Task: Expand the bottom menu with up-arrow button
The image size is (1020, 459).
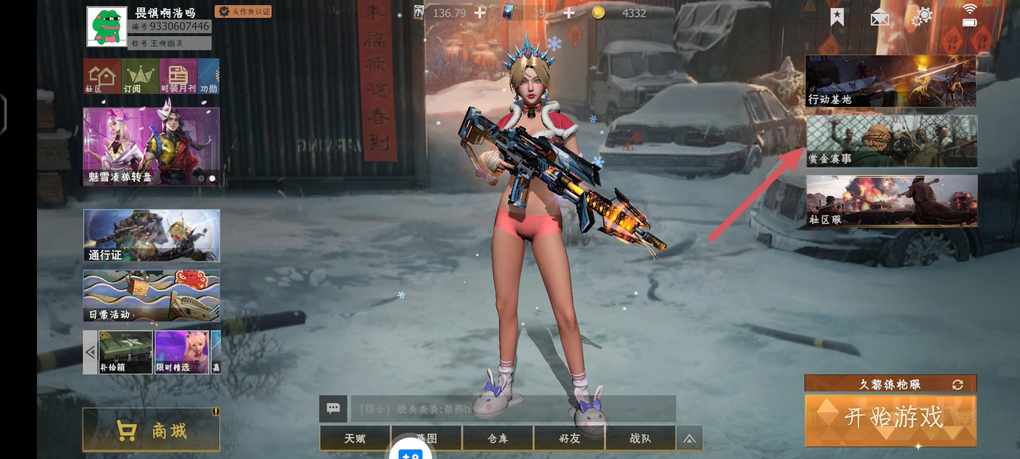Action: [689, 438]
